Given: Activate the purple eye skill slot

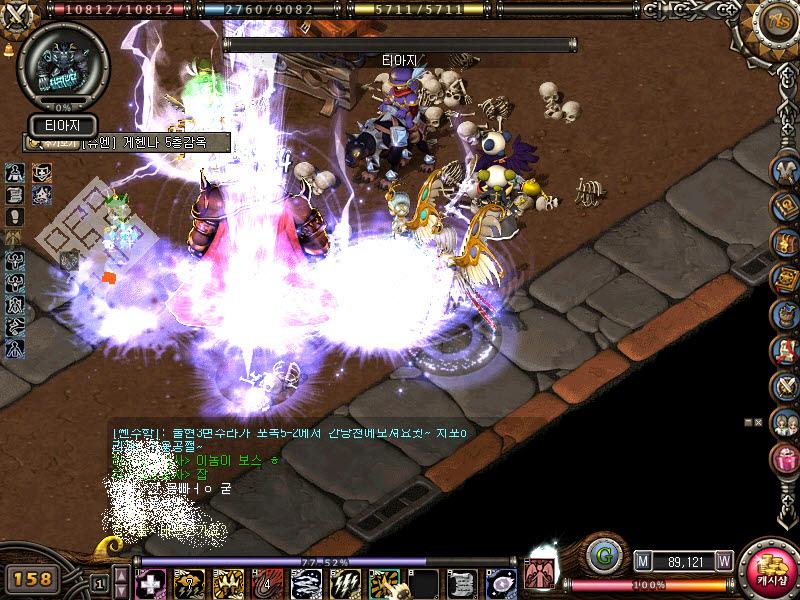Looking at the screenshot, I should [x=501, y=583].
